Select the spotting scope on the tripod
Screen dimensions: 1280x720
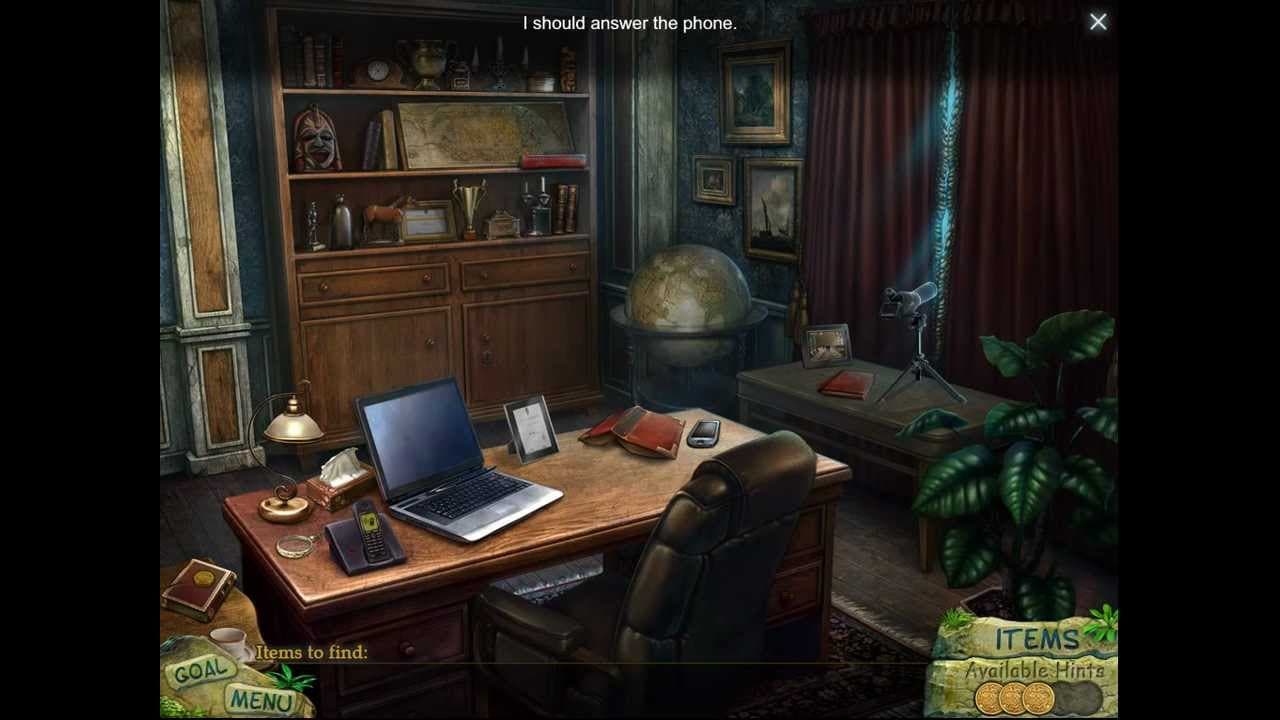[905, 300]
